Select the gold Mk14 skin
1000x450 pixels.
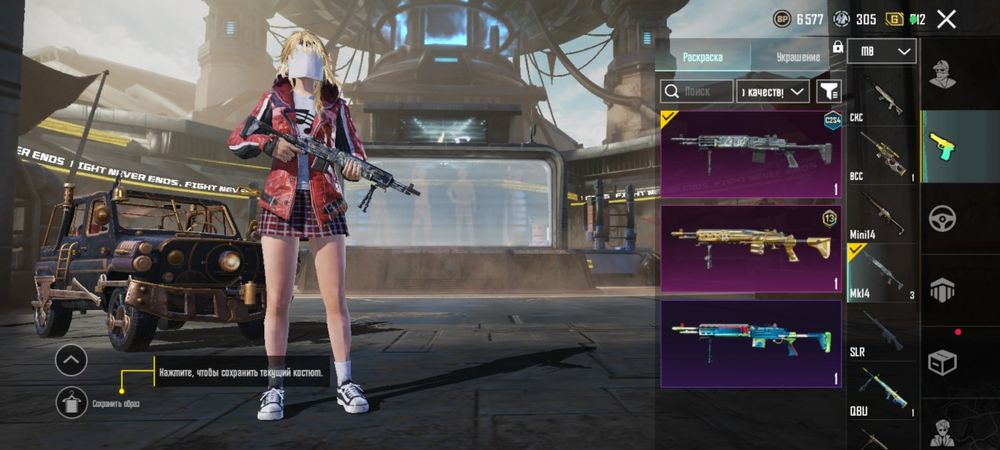coord(751,249)
